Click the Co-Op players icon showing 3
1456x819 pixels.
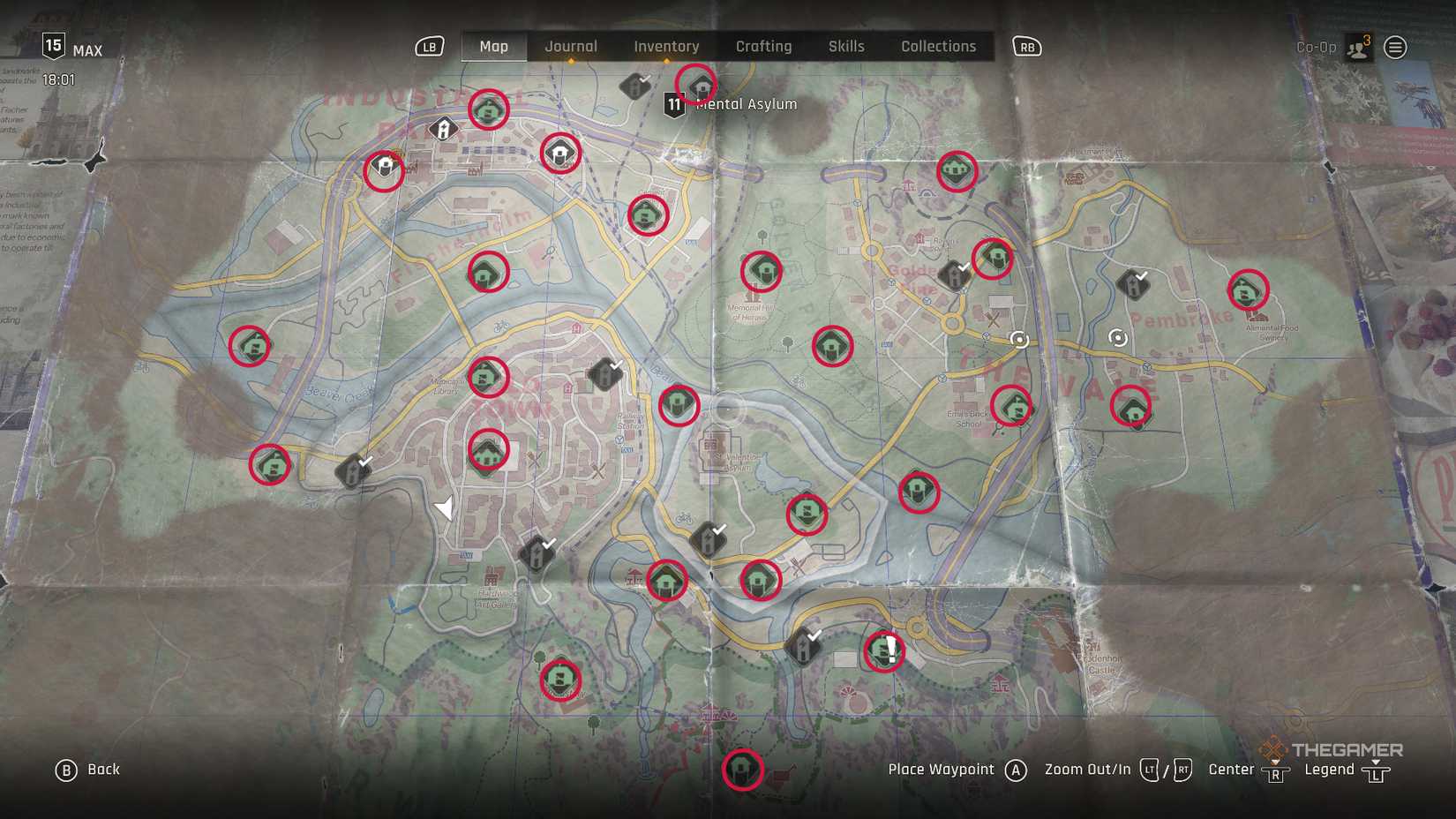pos(1356,47)
